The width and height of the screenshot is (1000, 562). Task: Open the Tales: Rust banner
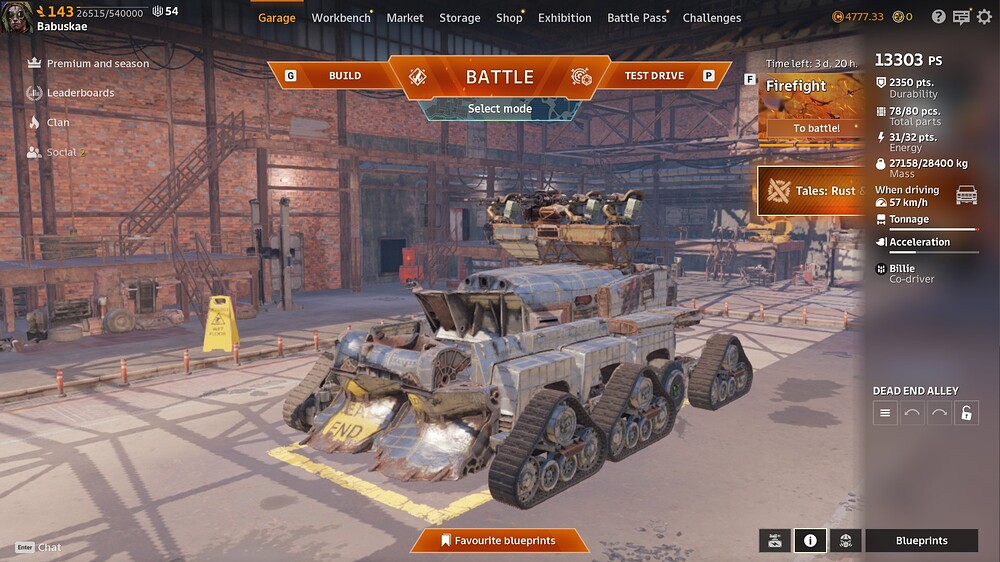pos(812,191)
